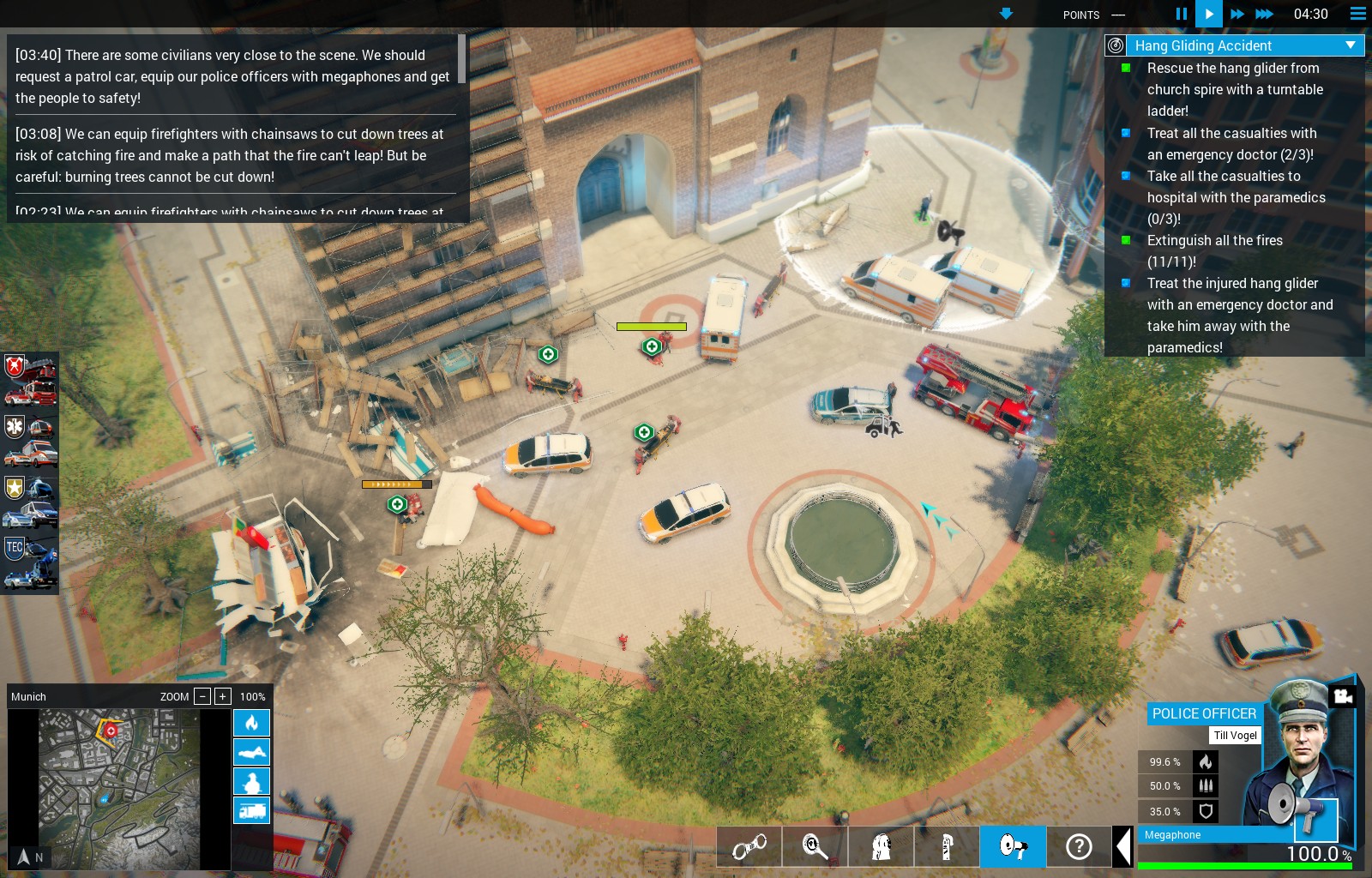The width and height of the screenshot is (1372, 878).
Task: Open the hamburger main menu
Action: [1357, 14]
